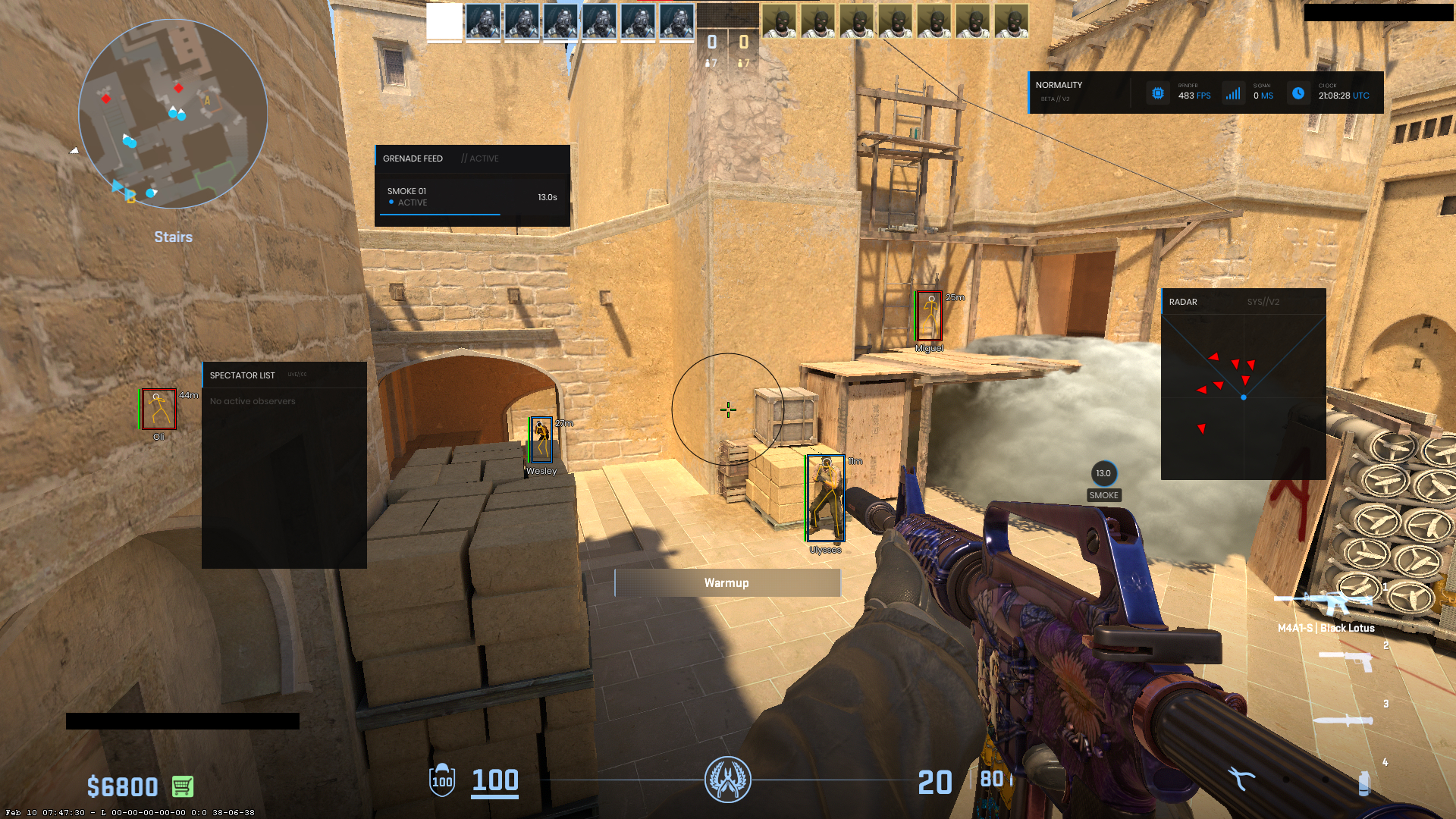Click the Warmup banner
Image resolution: width=1456 pixels, height=819 pixels.
tap(726, 582)
